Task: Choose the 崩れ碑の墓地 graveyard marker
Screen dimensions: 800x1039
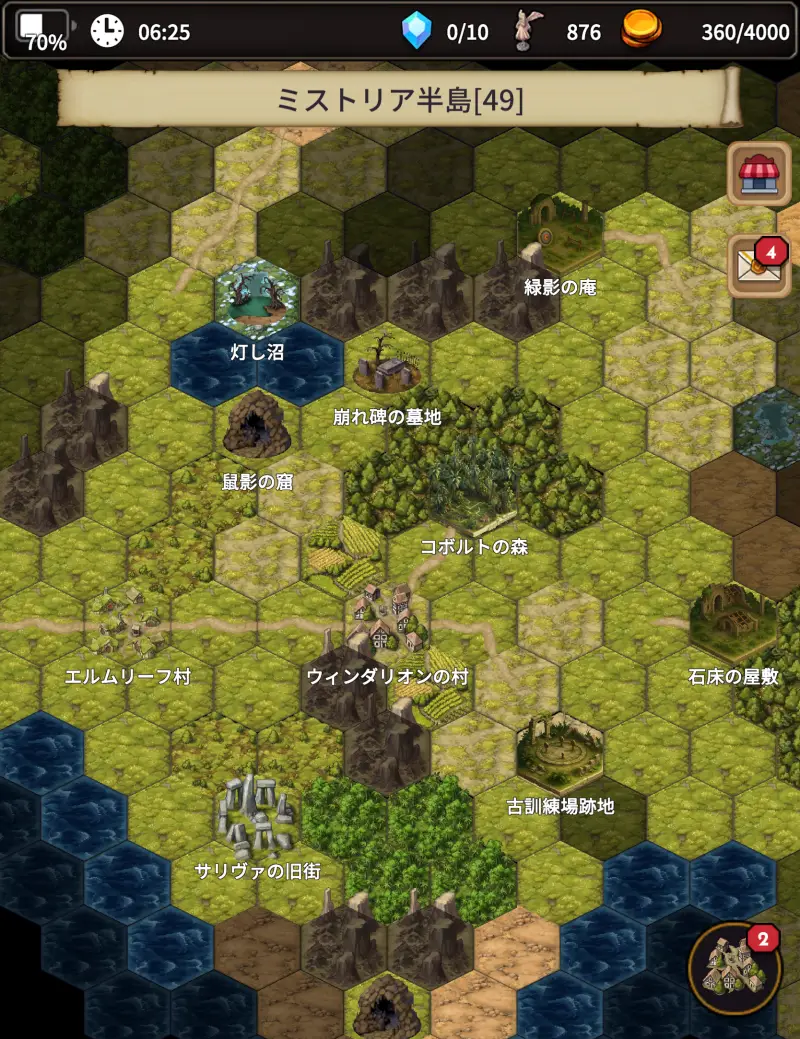Action: click(386, 366)
